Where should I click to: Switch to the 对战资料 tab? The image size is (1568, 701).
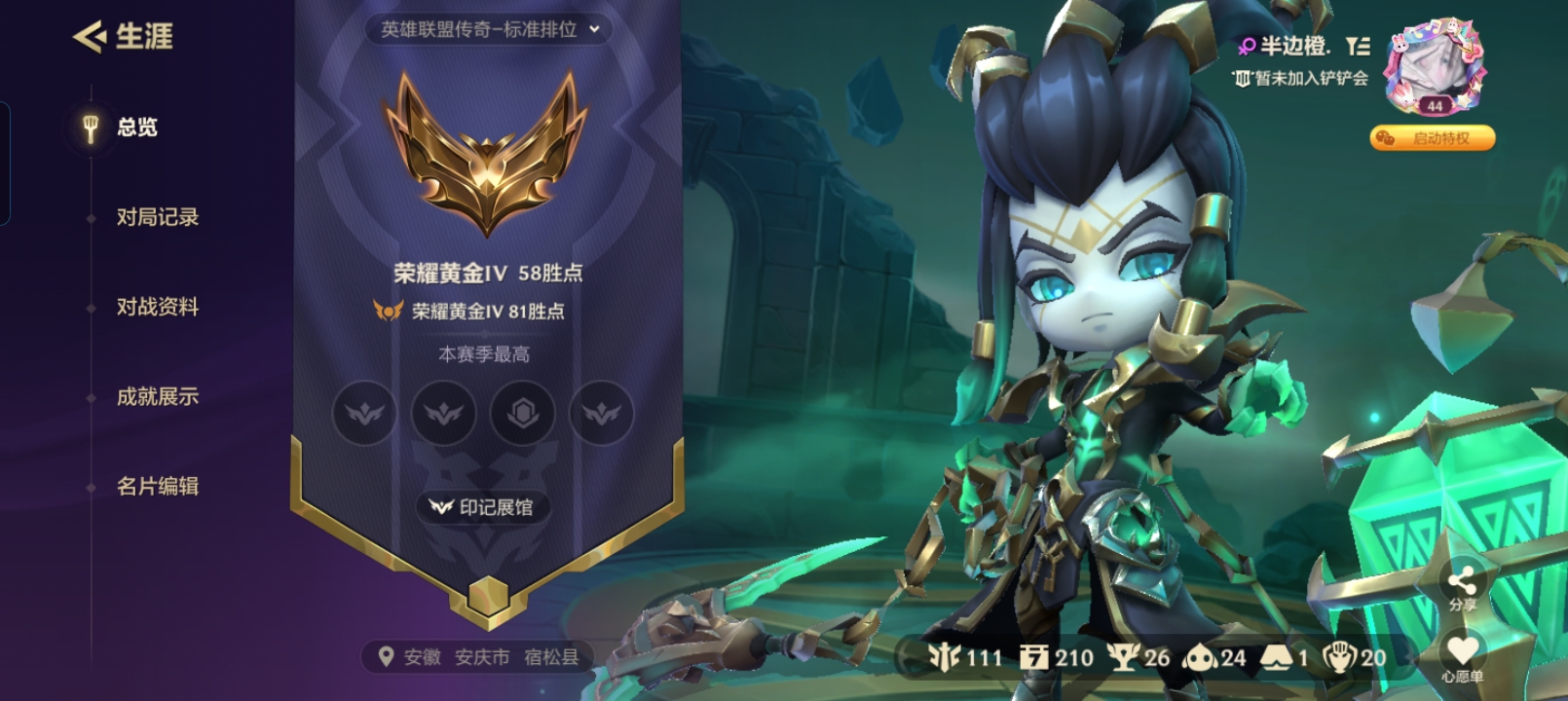pos(156,307)
